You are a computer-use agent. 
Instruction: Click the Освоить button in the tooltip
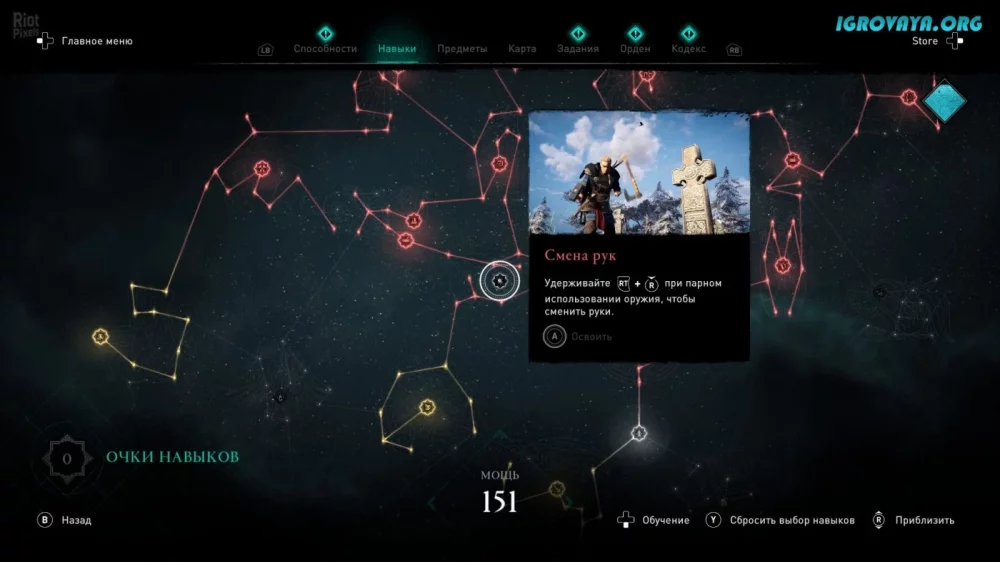pyautogui.click(x=590, y=337)
